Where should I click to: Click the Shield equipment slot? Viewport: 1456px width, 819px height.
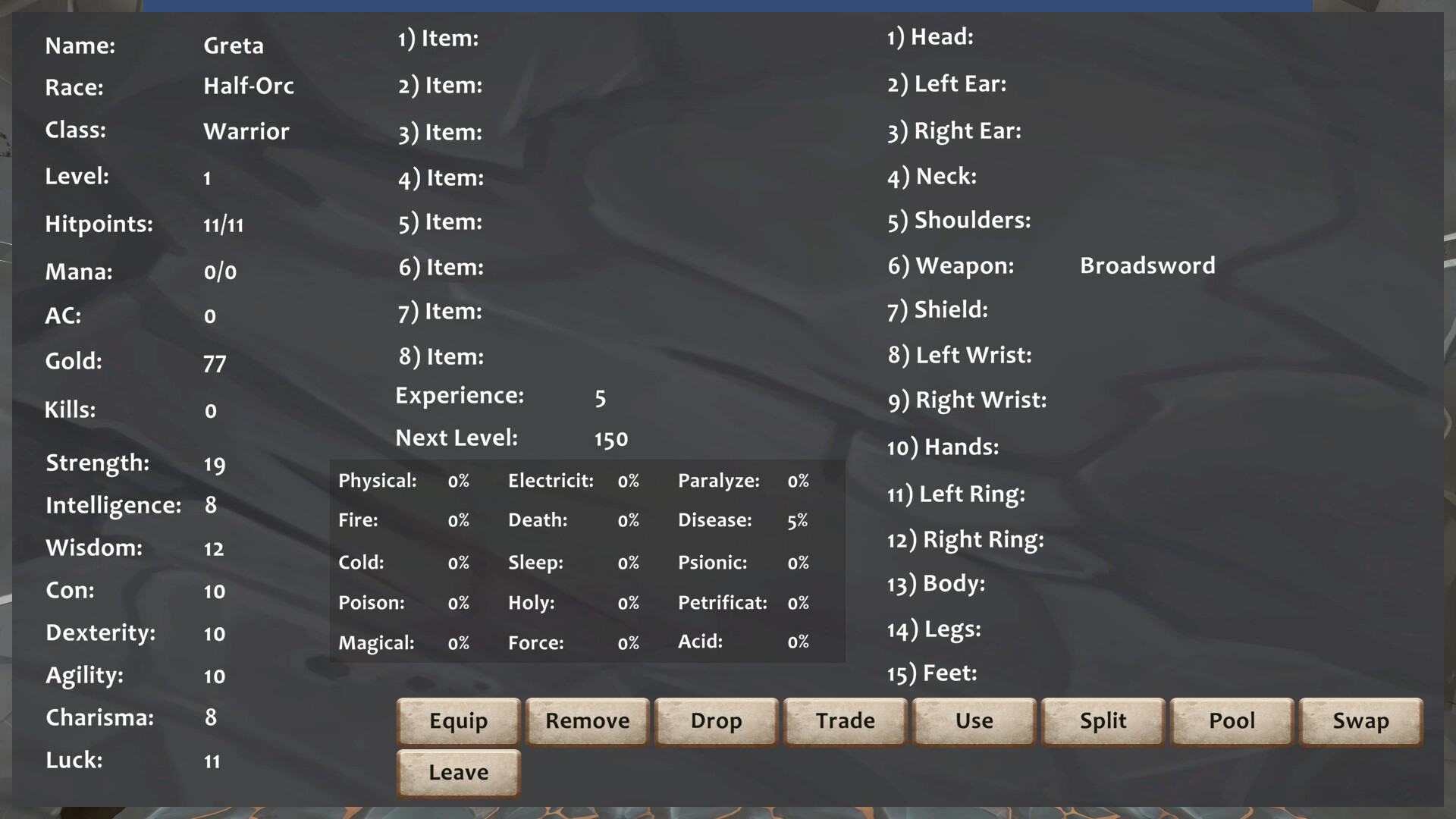pyautogui.click(x=937, y=309)
